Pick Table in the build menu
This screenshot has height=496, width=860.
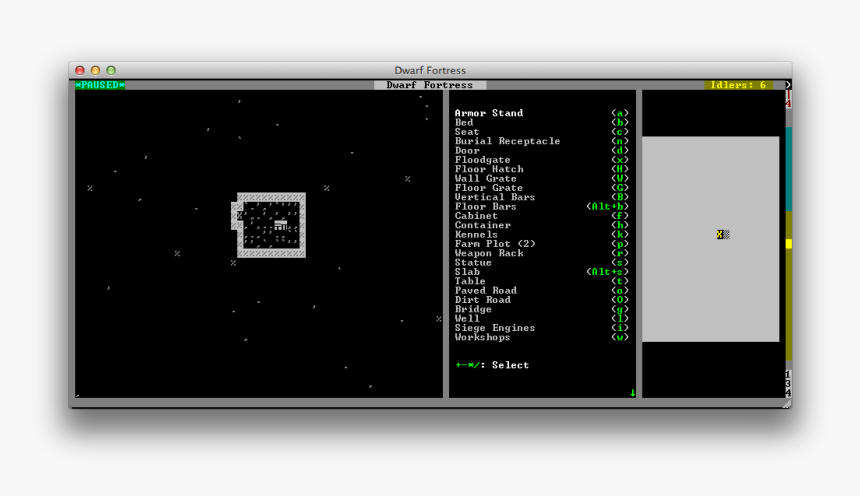[x=470, y=281]
